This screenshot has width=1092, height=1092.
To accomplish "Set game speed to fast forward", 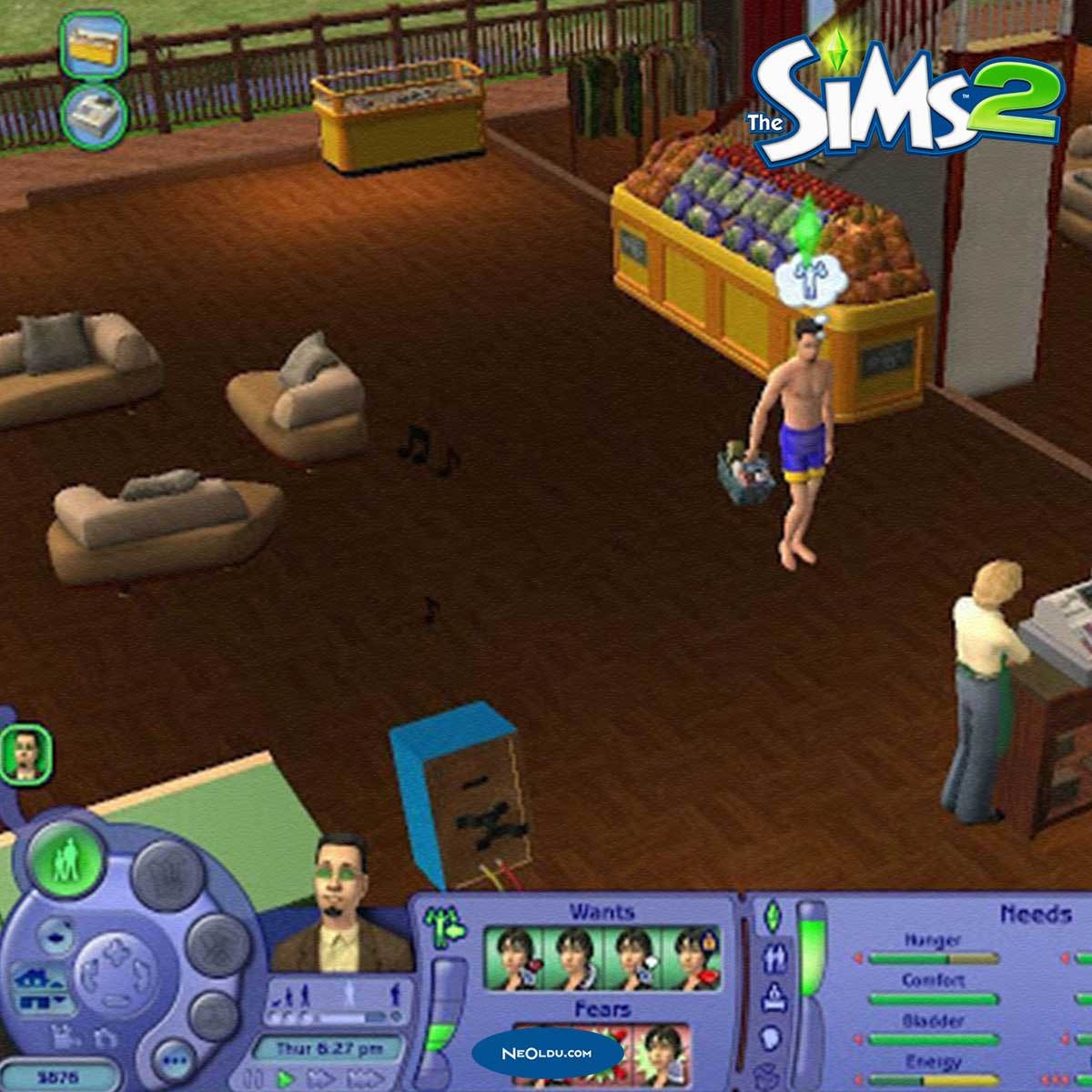I will [x=321, y=1080].
